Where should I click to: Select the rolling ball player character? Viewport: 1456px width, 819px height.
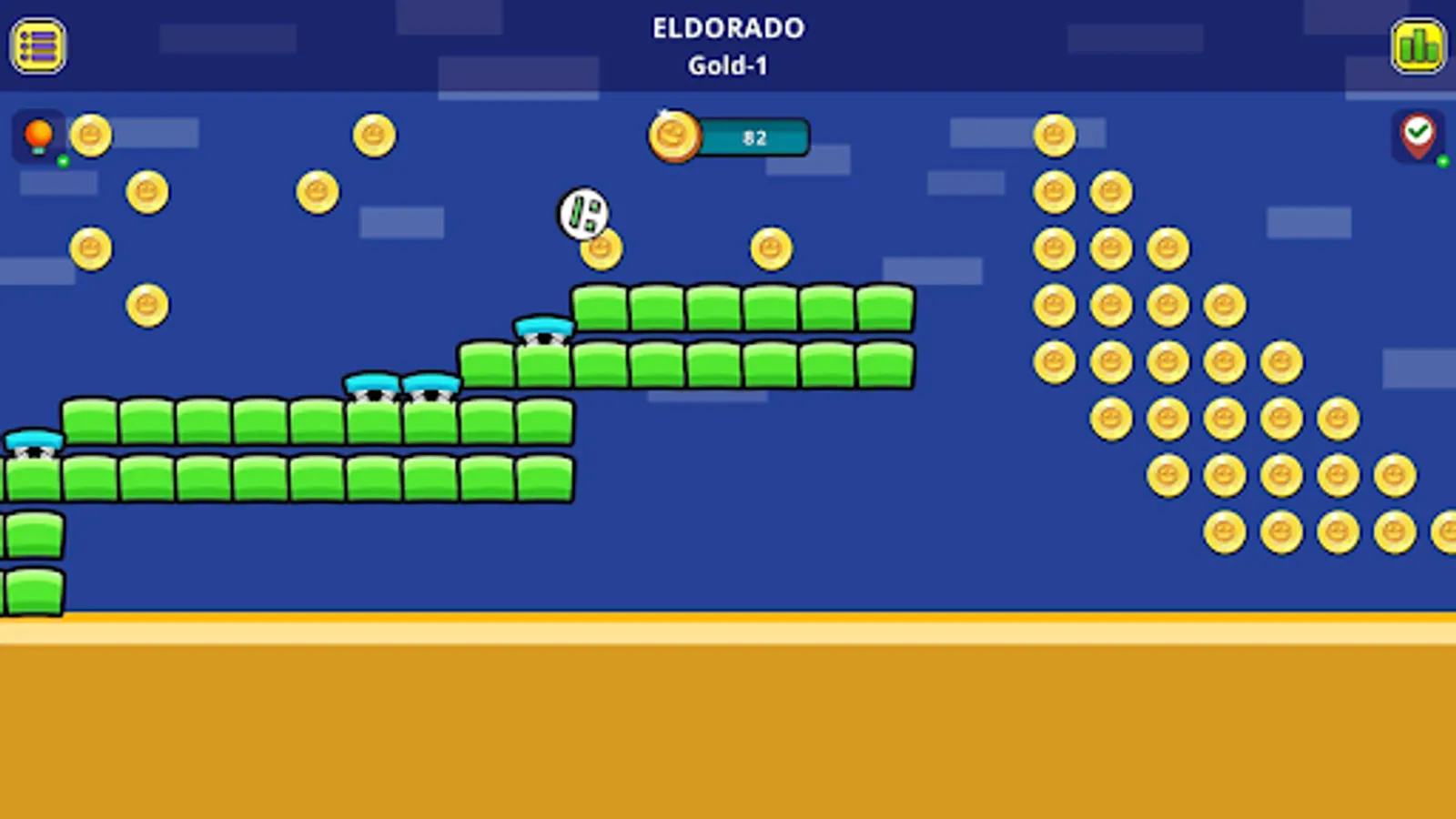tap(582, 213)
